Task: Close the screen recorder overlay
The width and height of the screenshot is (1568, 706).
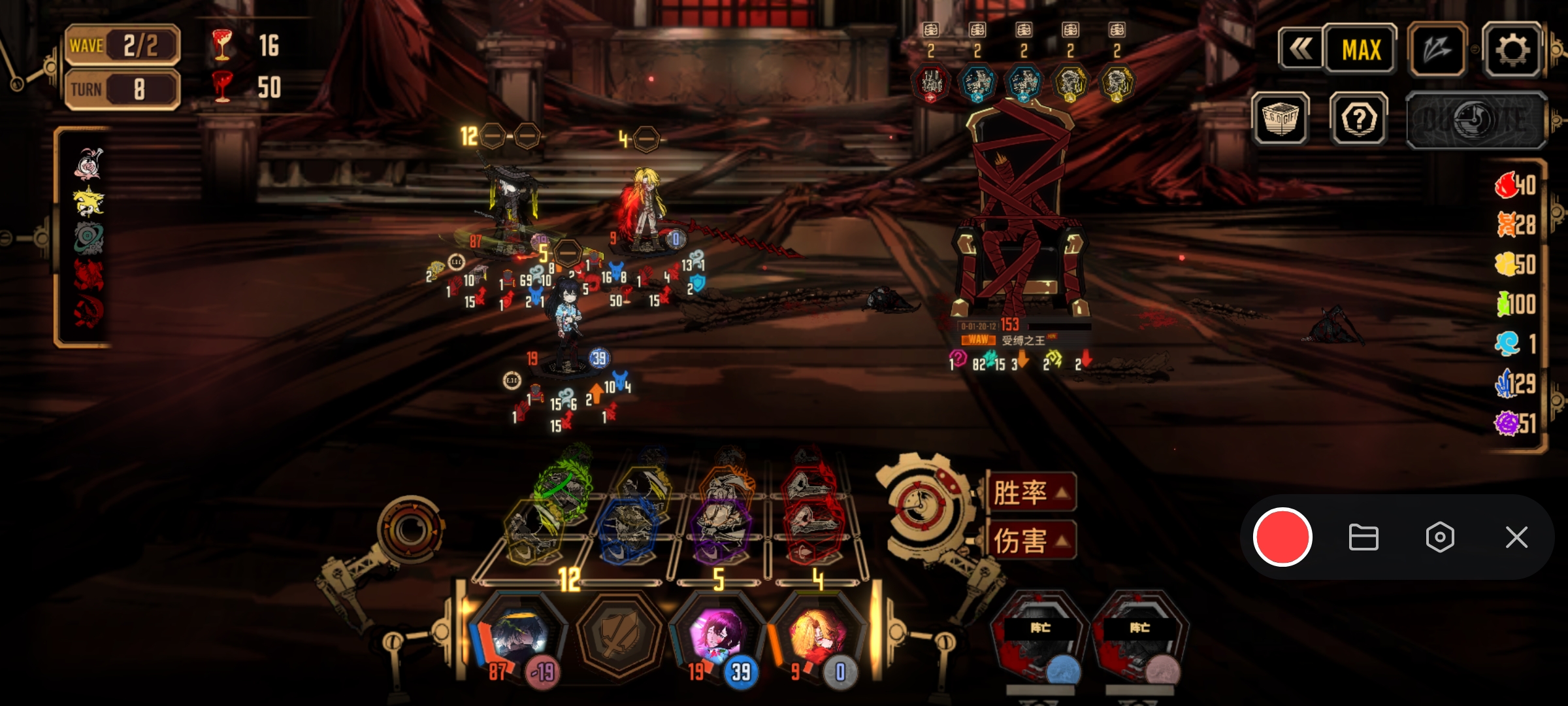Action: coord(1516,537)
